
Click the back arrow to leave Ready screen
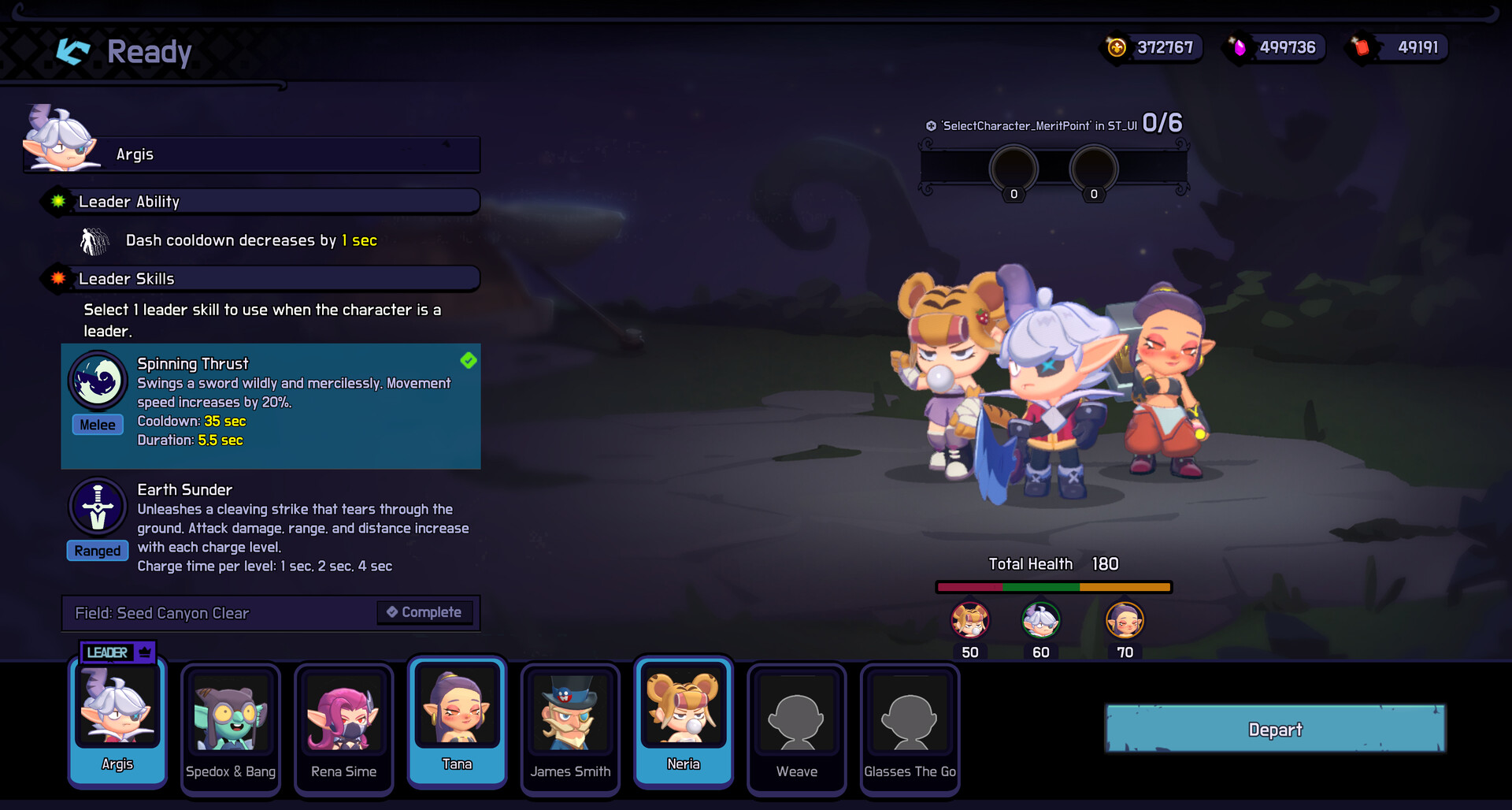click(72, 51)
